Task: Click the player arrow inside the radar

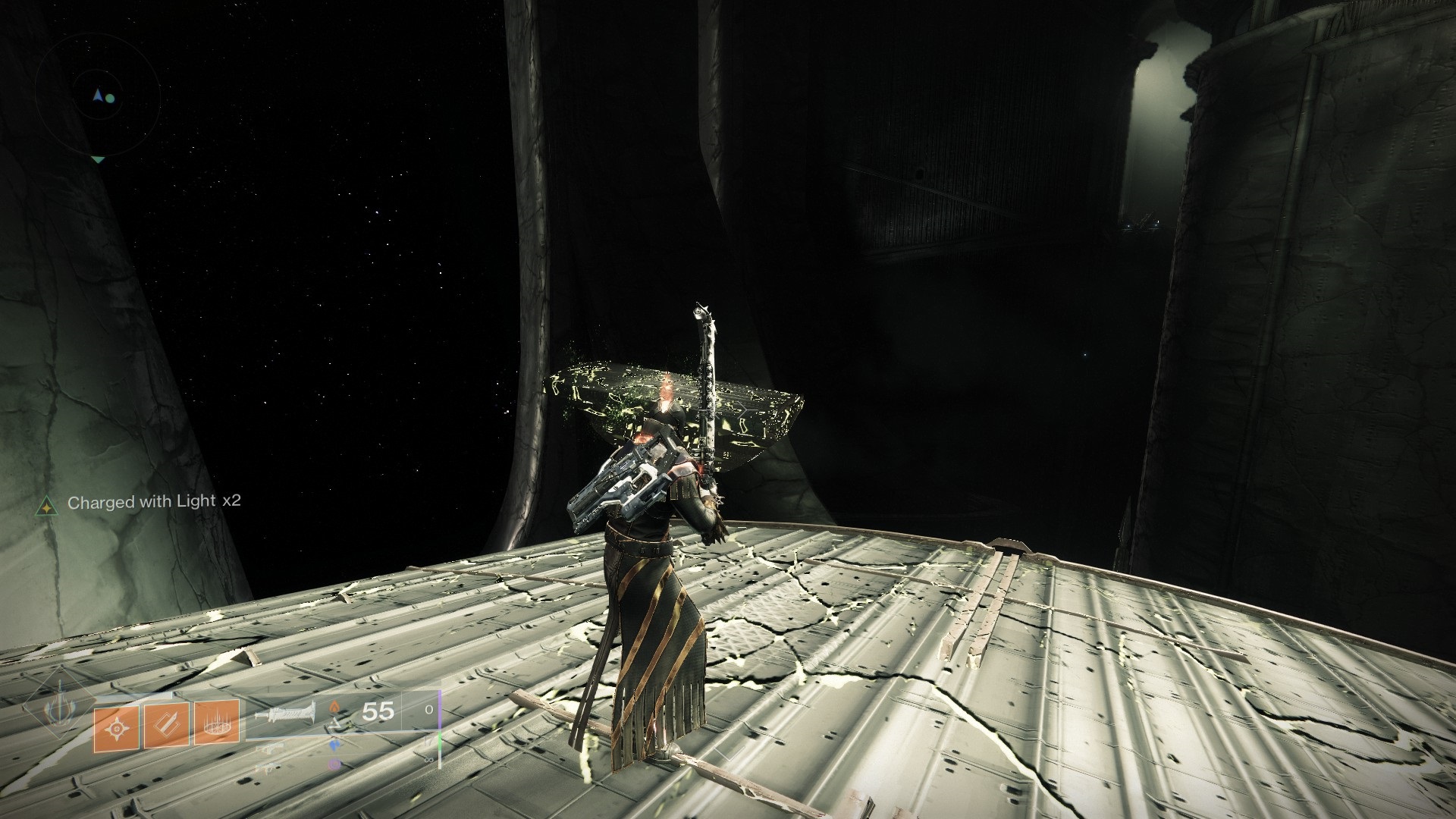Action: click(x=98, y=95)
